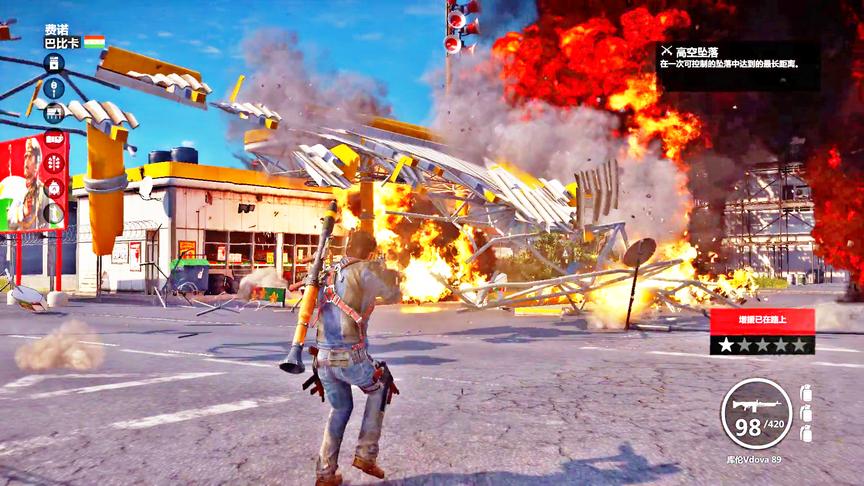Screen dimensions: 864x486
Task: Click the 巴比卡 settlement name label
Action: tap(62, 43)
